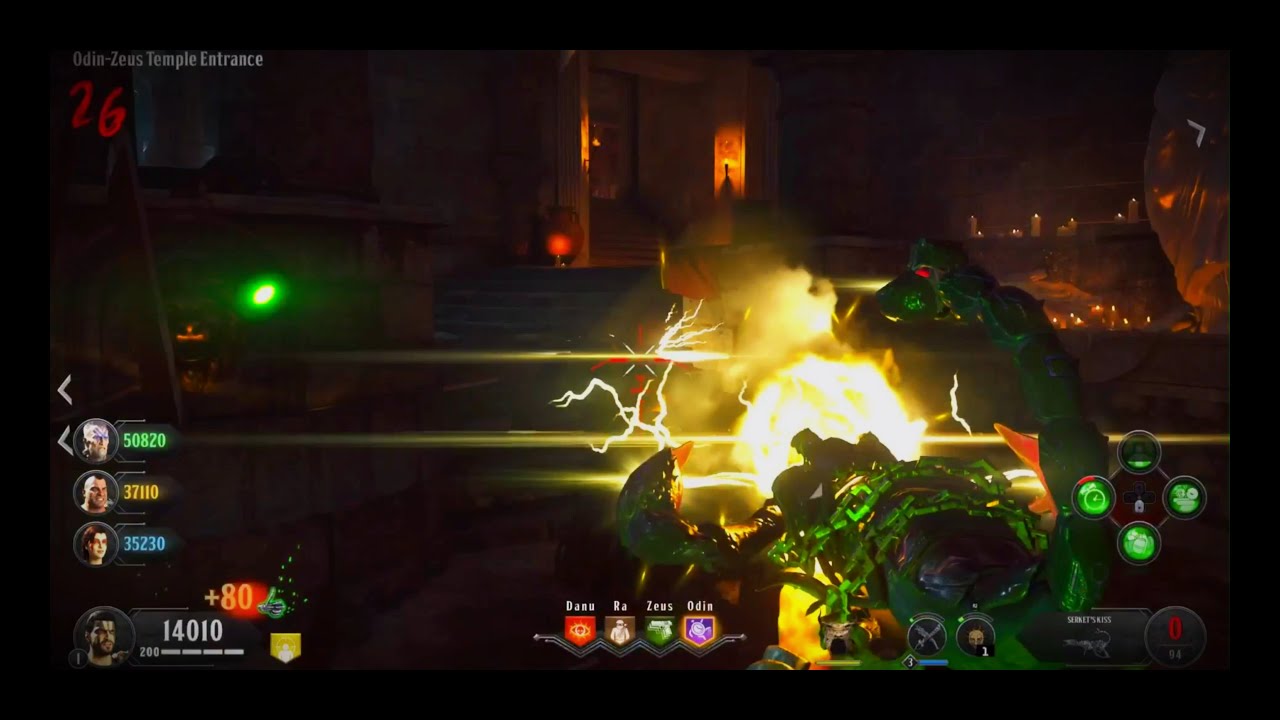Image resolution: width=1280 pixels, height=720 pixels.
Task: Choose the red-haired teammate portrait
Action: pyautogui.click(x=96, y=544)
